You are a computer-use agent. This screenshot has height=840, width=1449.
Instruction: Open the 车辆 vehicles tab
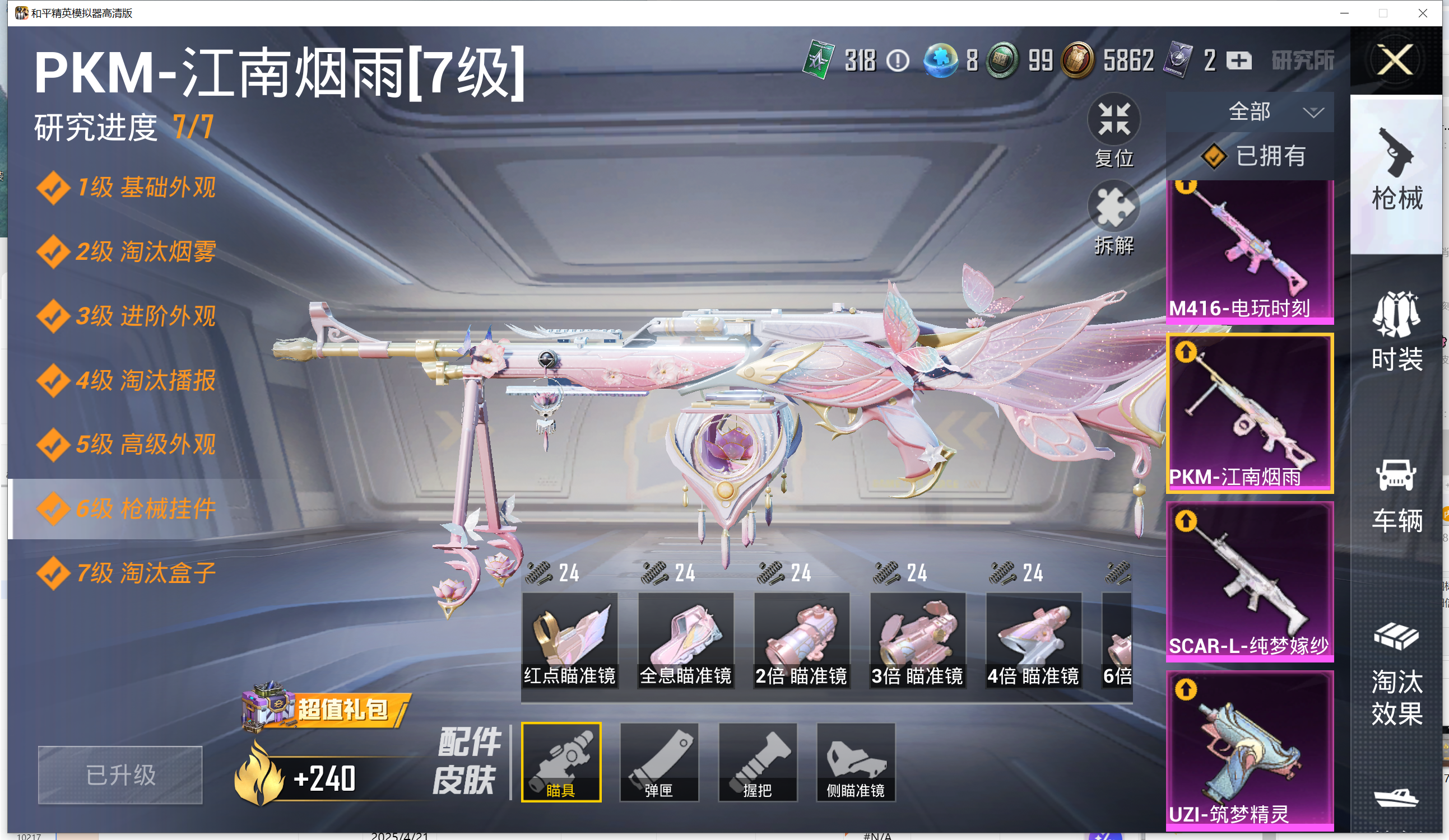coord(1397,494)
